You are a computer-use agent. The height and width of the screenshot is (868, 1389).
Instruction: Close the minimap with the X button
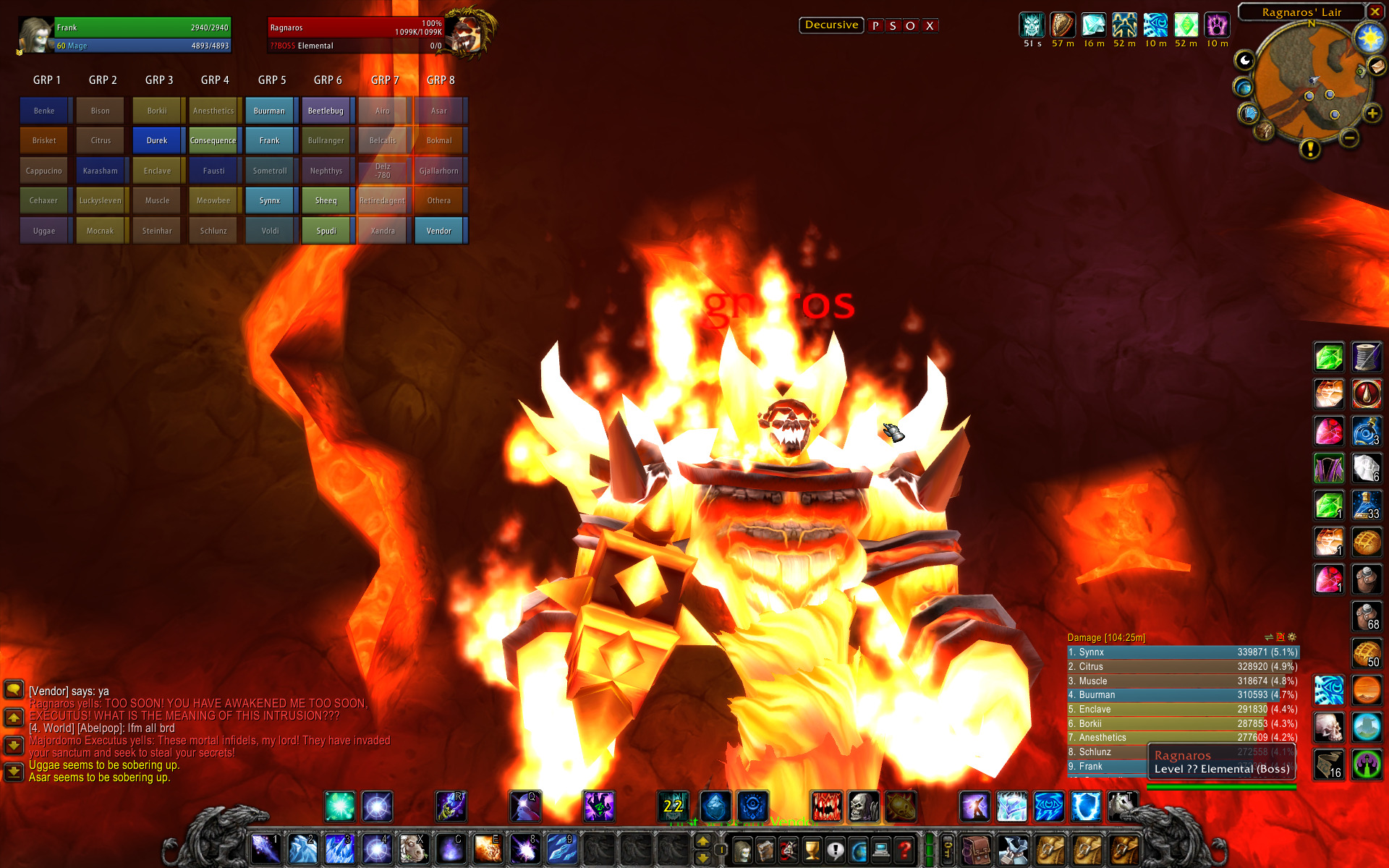(x=1375, y=12)
